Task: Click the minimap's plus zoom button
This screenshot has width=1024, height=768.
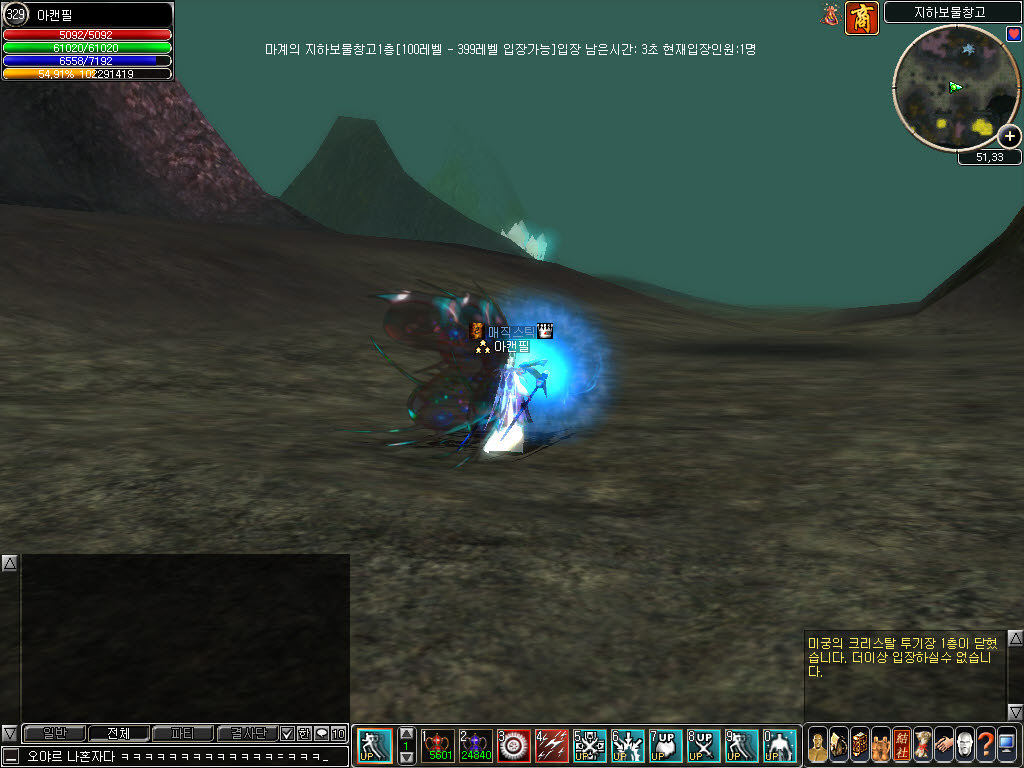Action: coord(1010,137)
